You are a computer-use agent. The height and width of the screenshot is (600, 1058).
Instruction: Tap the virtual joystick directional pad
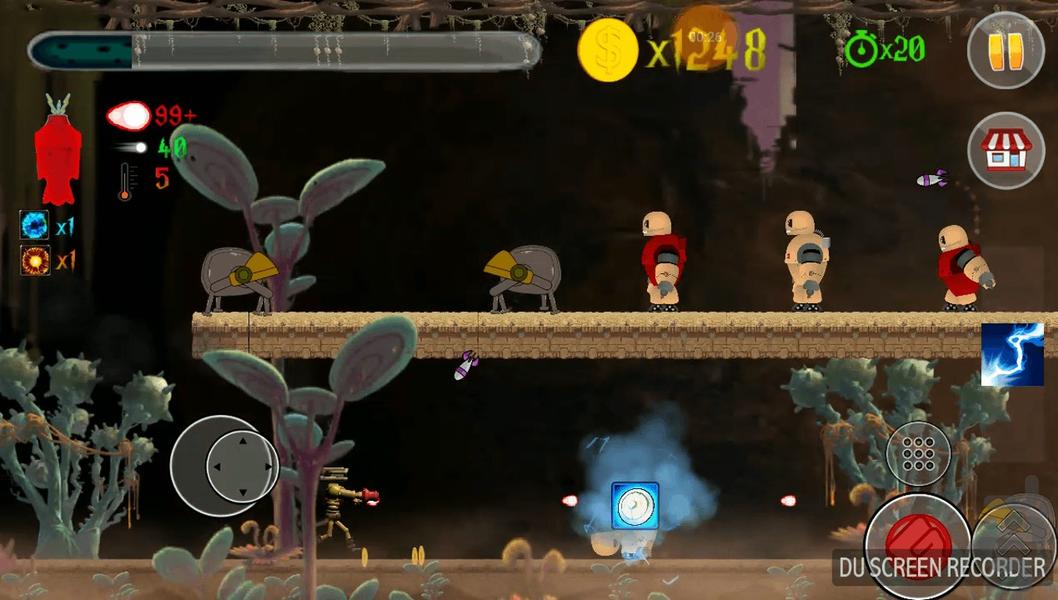(240, 466)
